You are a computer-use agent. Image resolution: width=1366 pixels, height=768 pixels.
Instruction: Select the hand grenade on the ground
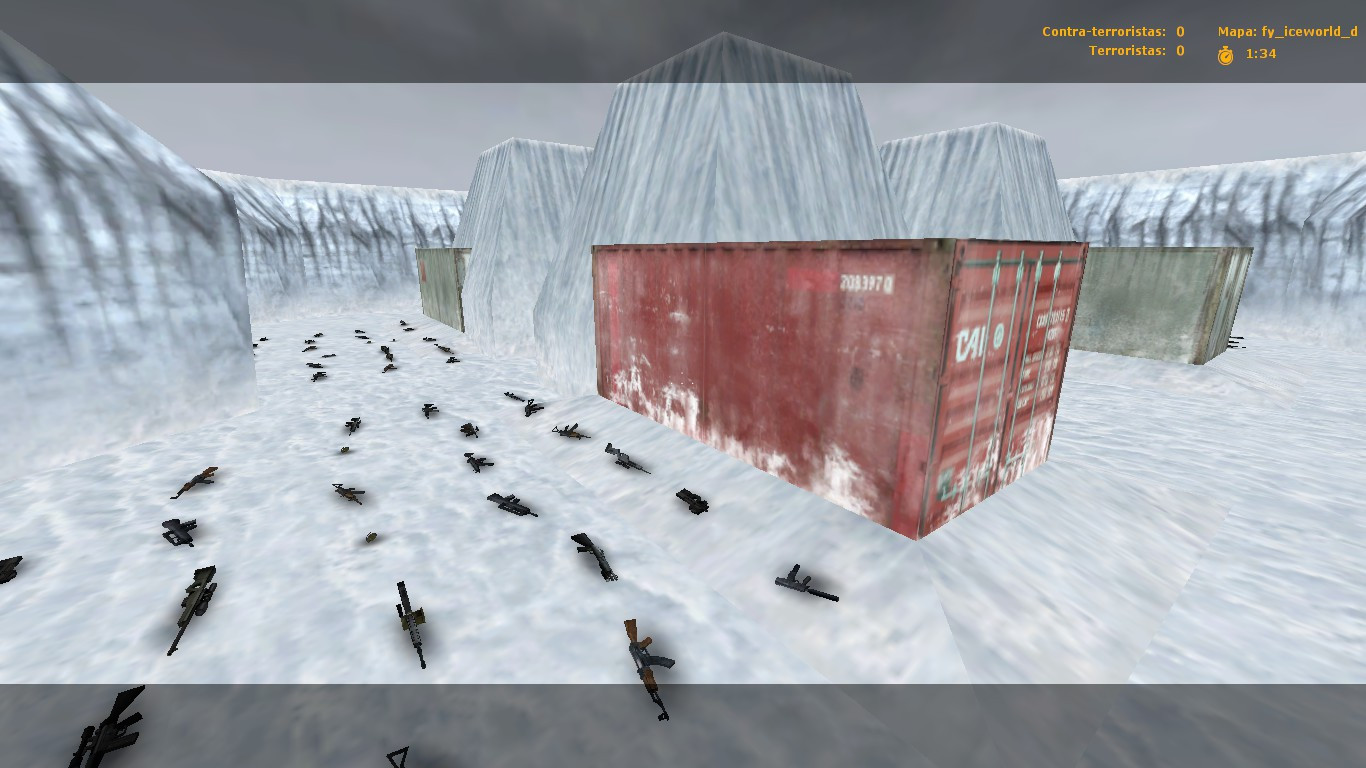(370, 540)
